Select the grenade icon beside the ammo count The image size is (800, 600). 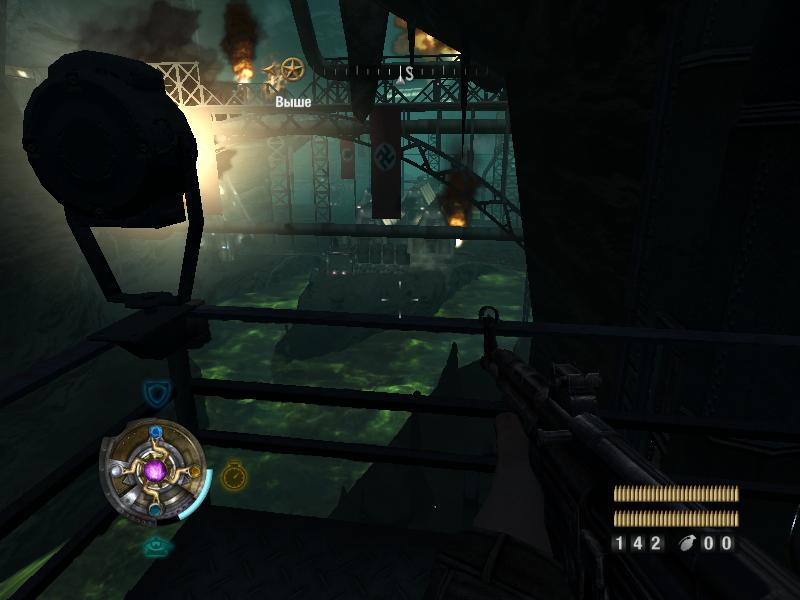point(689,543)
